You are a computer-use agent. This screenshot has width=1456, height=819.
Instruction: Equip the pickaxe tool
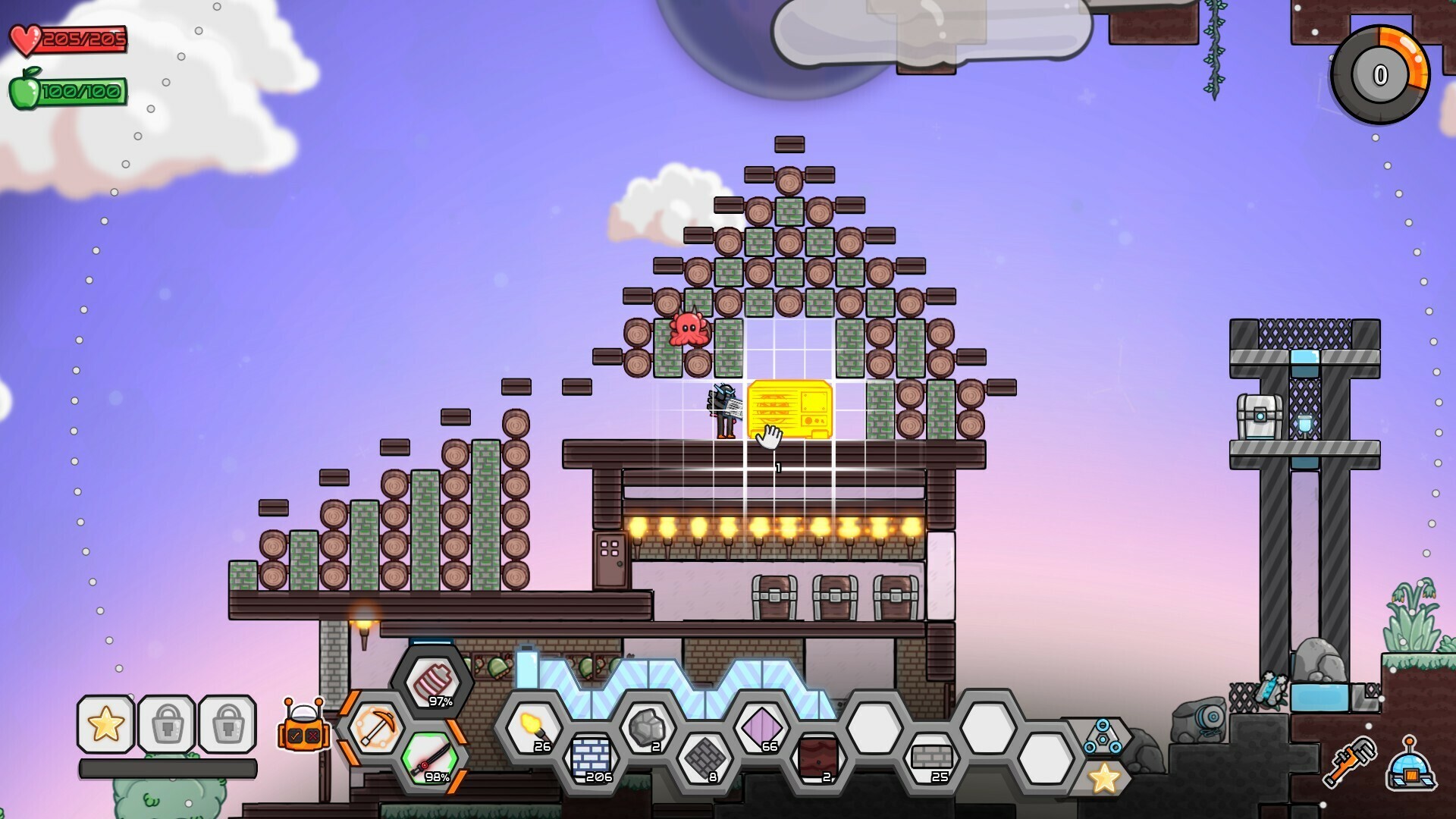pos(375,728)
